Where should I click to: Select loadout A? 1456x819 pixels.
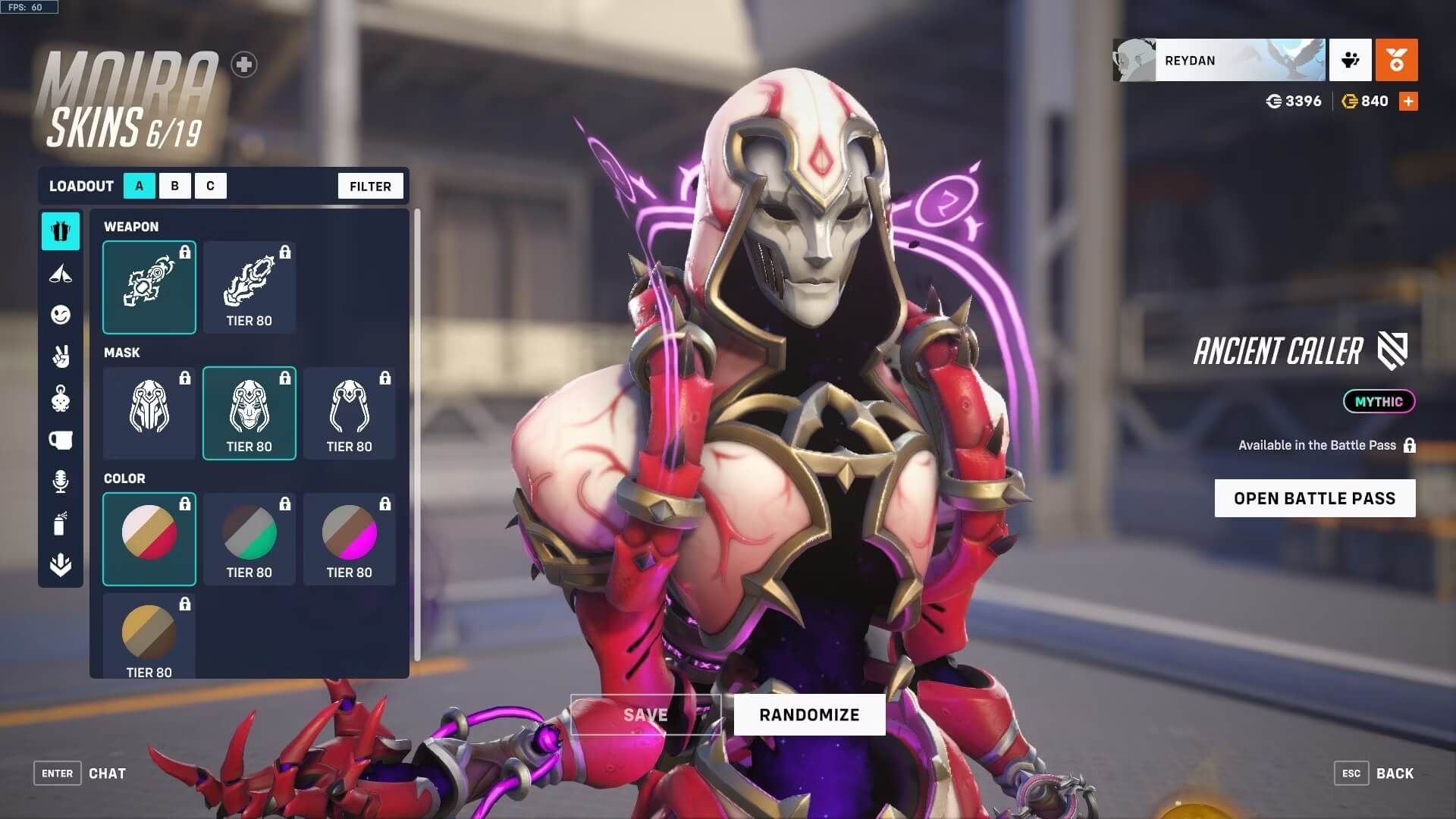(139, 186)
